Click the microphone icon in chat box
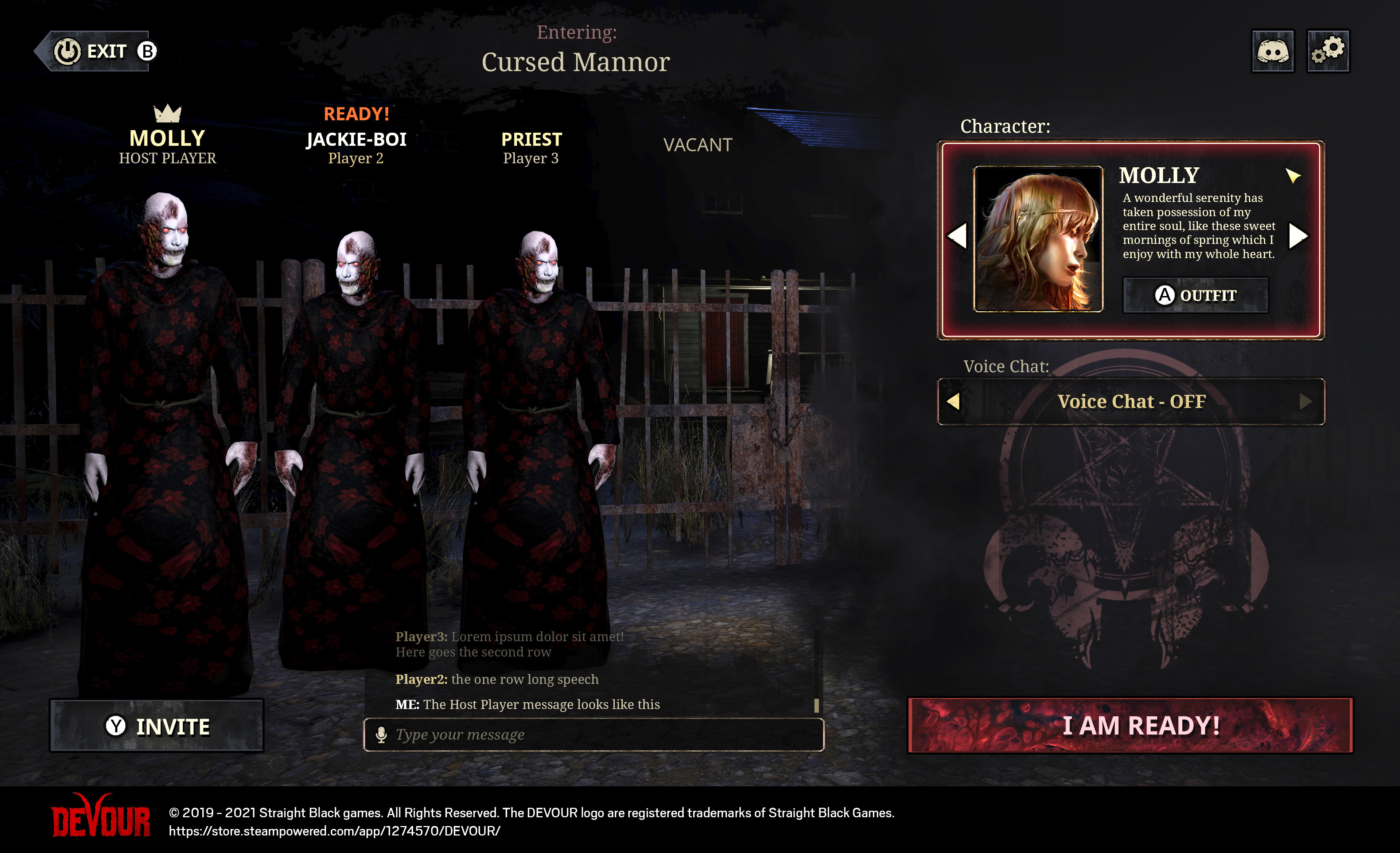The width and height of the screenshot is (1400, 853). (381, 735)
